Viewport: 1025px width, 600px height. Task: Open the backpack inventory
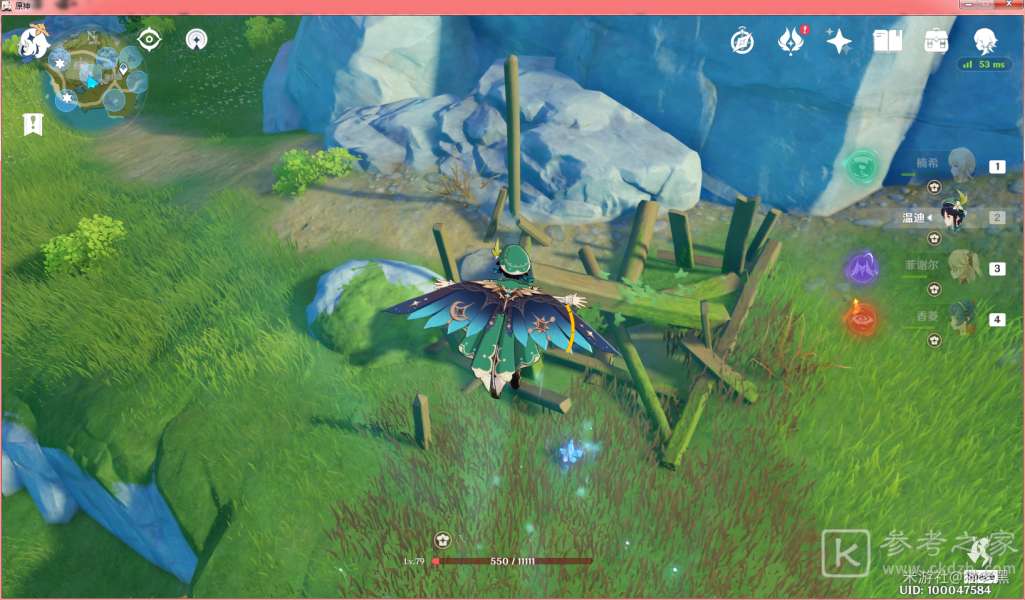[x=936, y=41]
